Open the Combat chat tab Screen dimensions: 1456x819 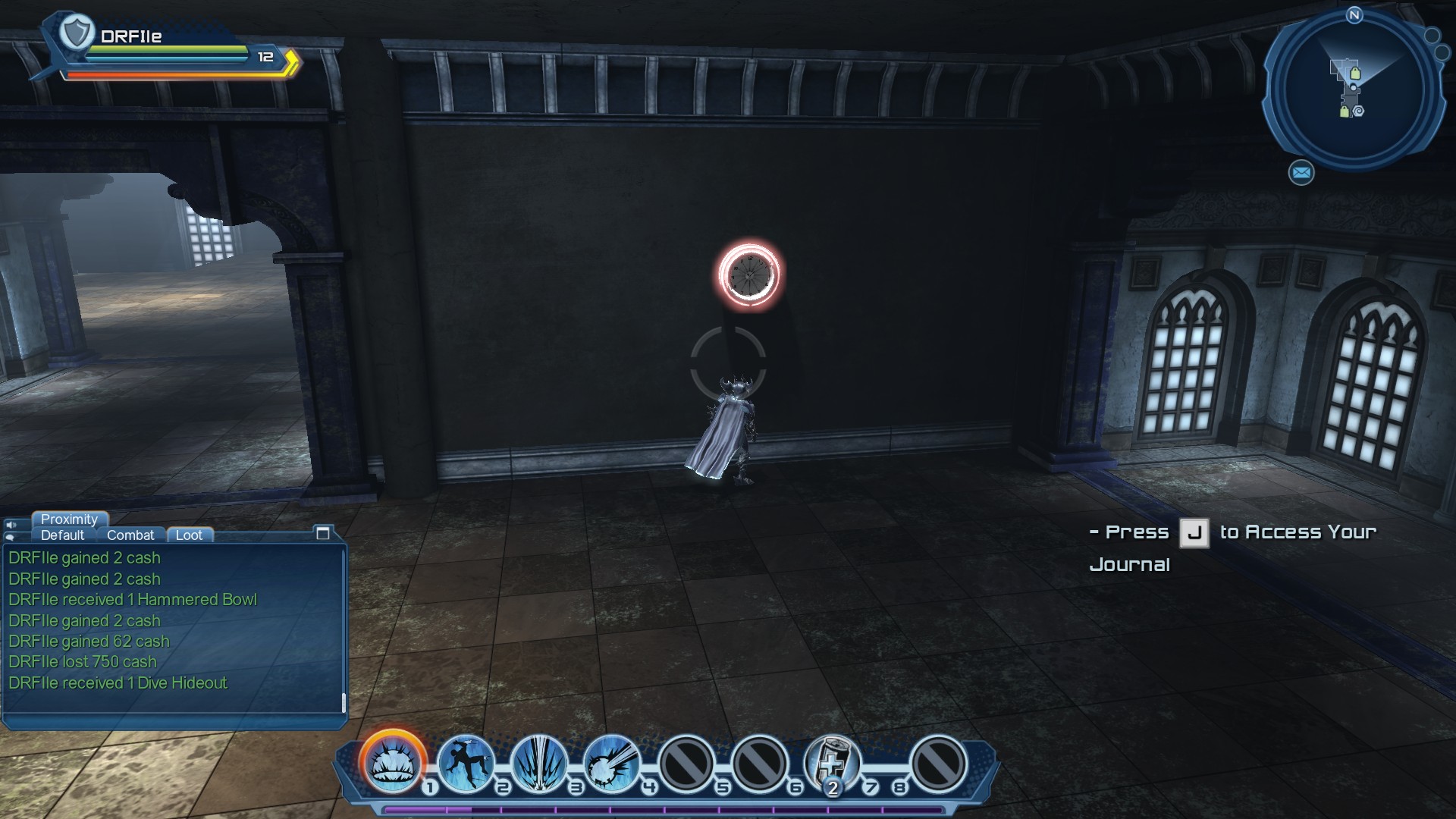(130, 535)
